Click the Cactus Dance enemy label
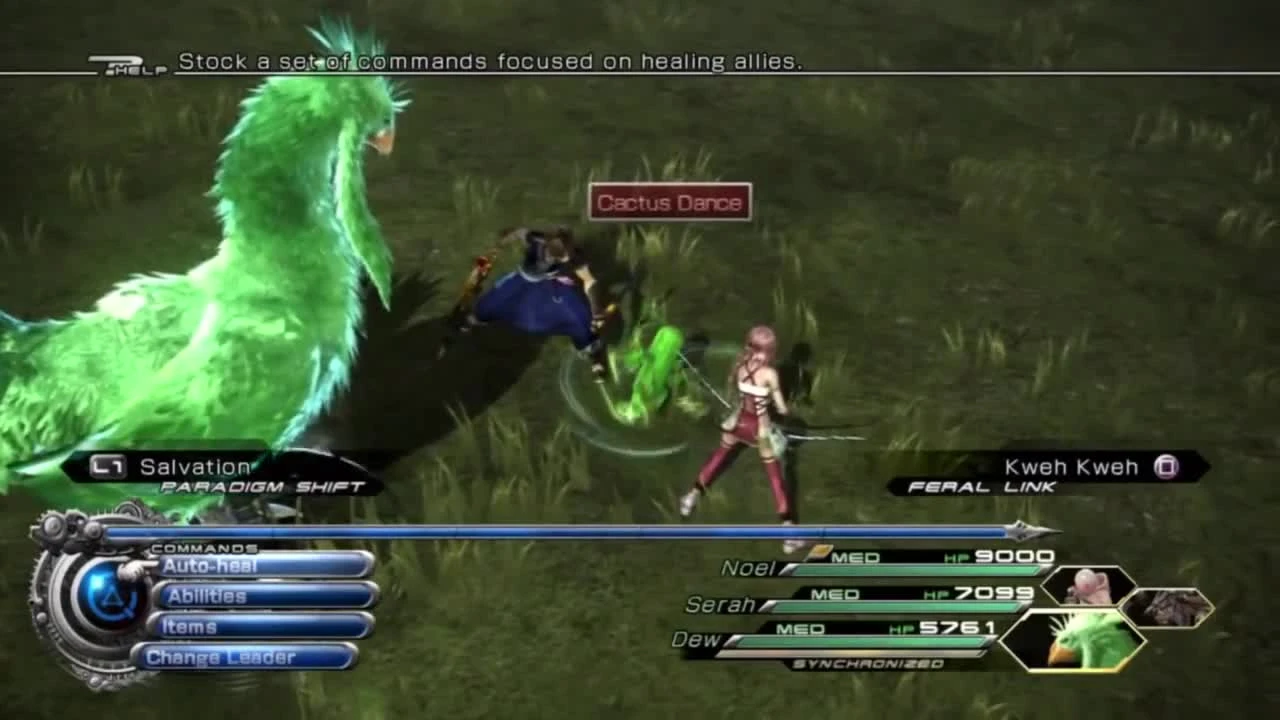 [669, 202]
